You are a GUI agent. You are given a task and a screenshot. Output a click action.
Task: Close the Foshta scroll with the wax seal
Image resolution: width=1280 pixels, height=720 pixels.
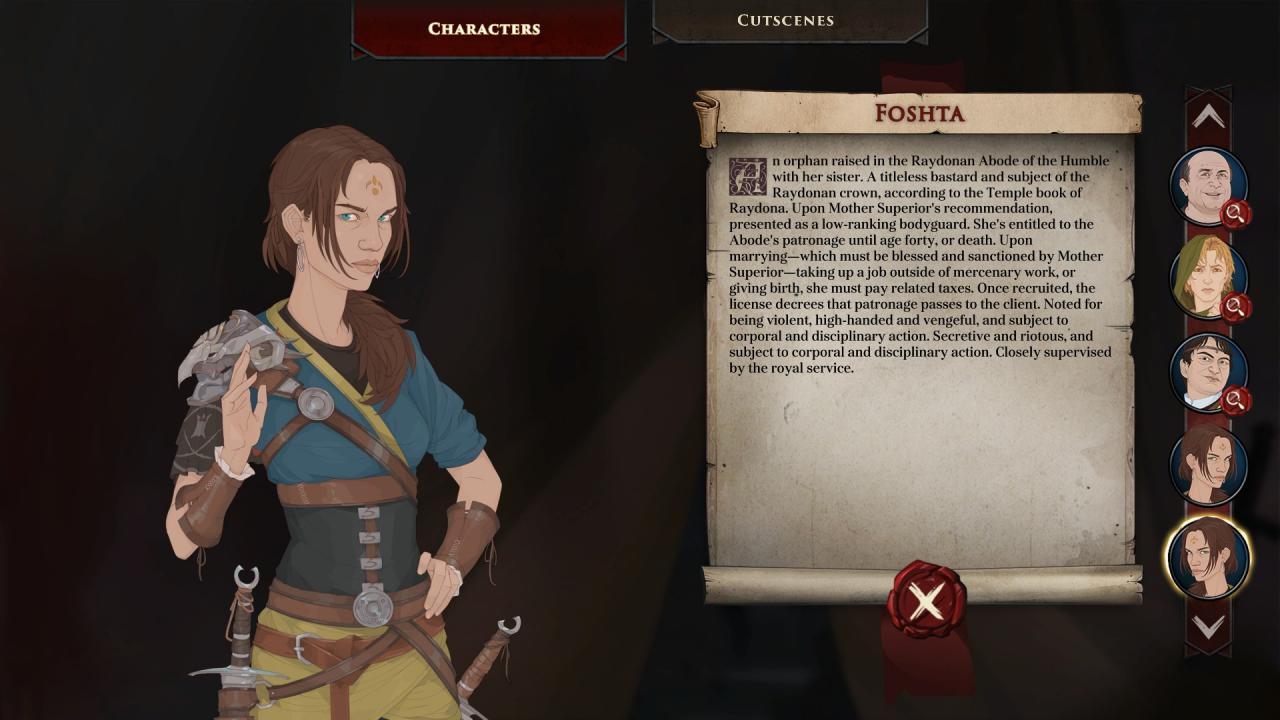tap(926, 601)
